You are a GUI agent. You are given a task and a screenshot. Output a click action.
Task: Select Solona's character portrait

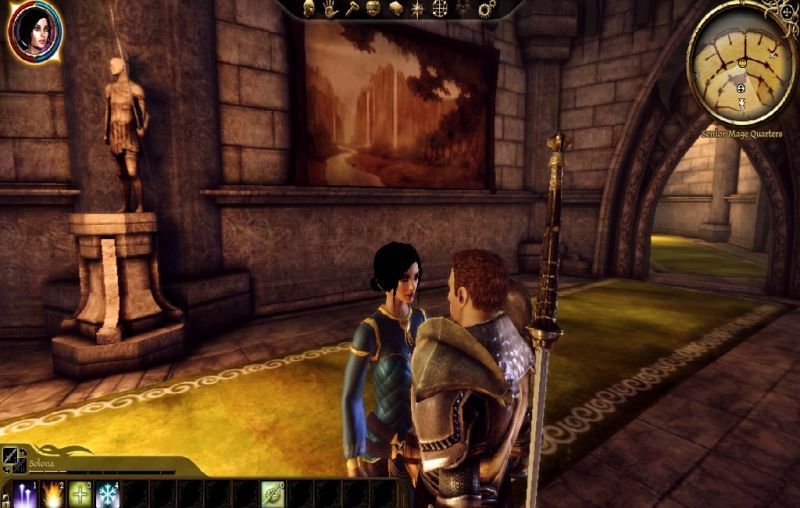click(x=35, y=32)
